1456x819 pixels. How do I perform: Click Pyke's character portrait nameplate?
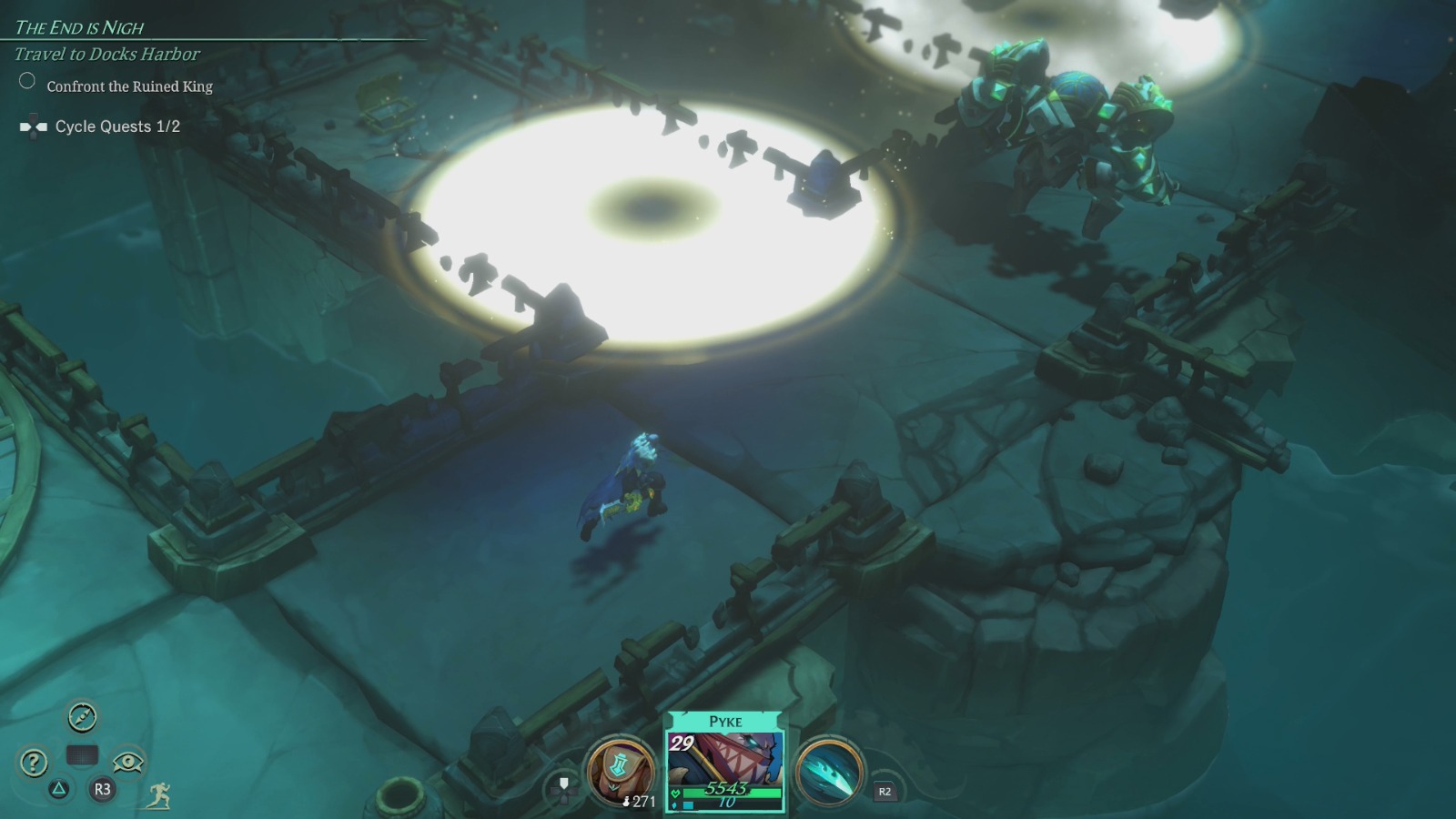click(726, 721)
